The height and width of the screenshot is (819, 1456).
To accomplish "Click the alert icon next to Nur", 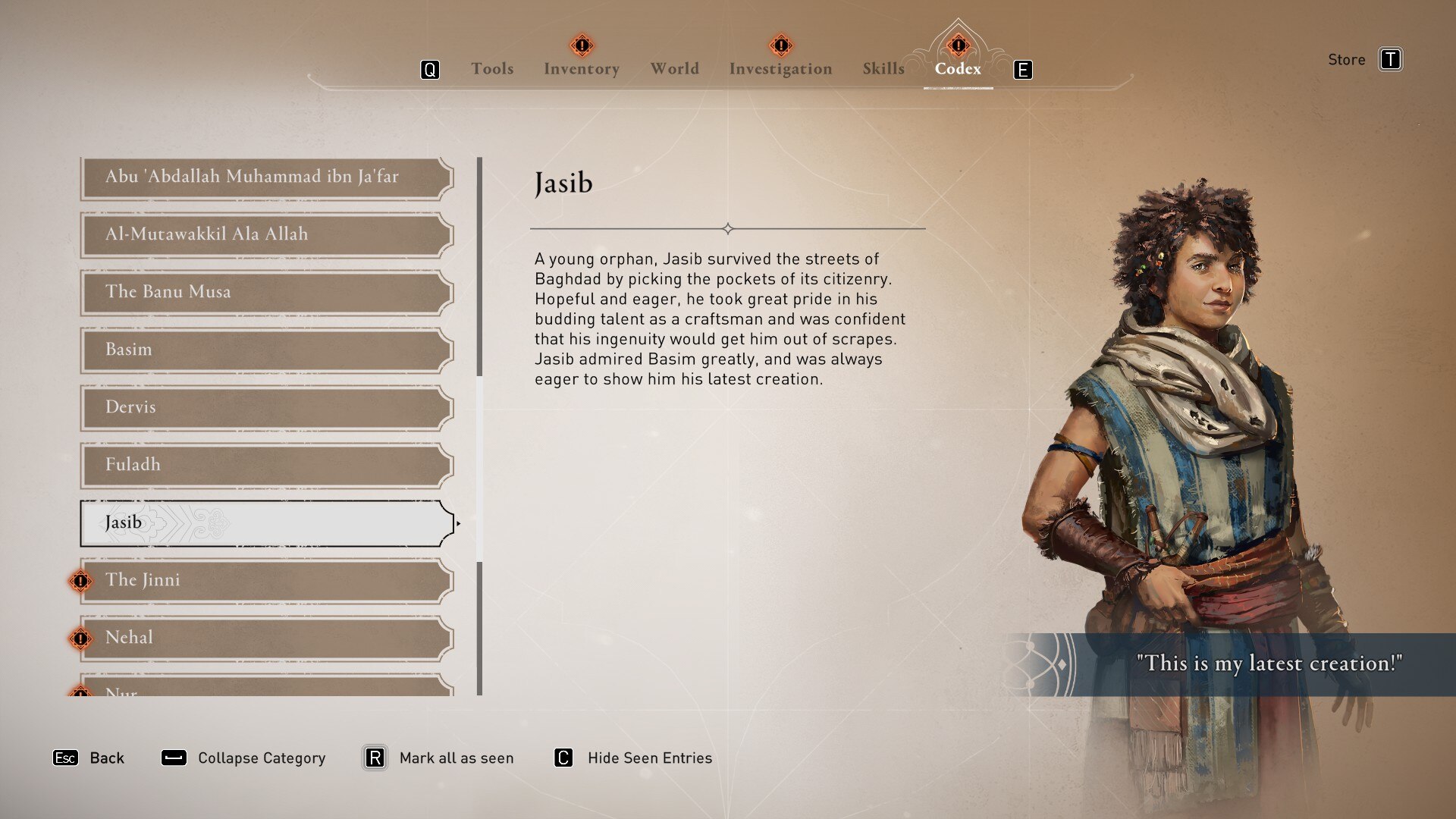I will pos(79,692).
